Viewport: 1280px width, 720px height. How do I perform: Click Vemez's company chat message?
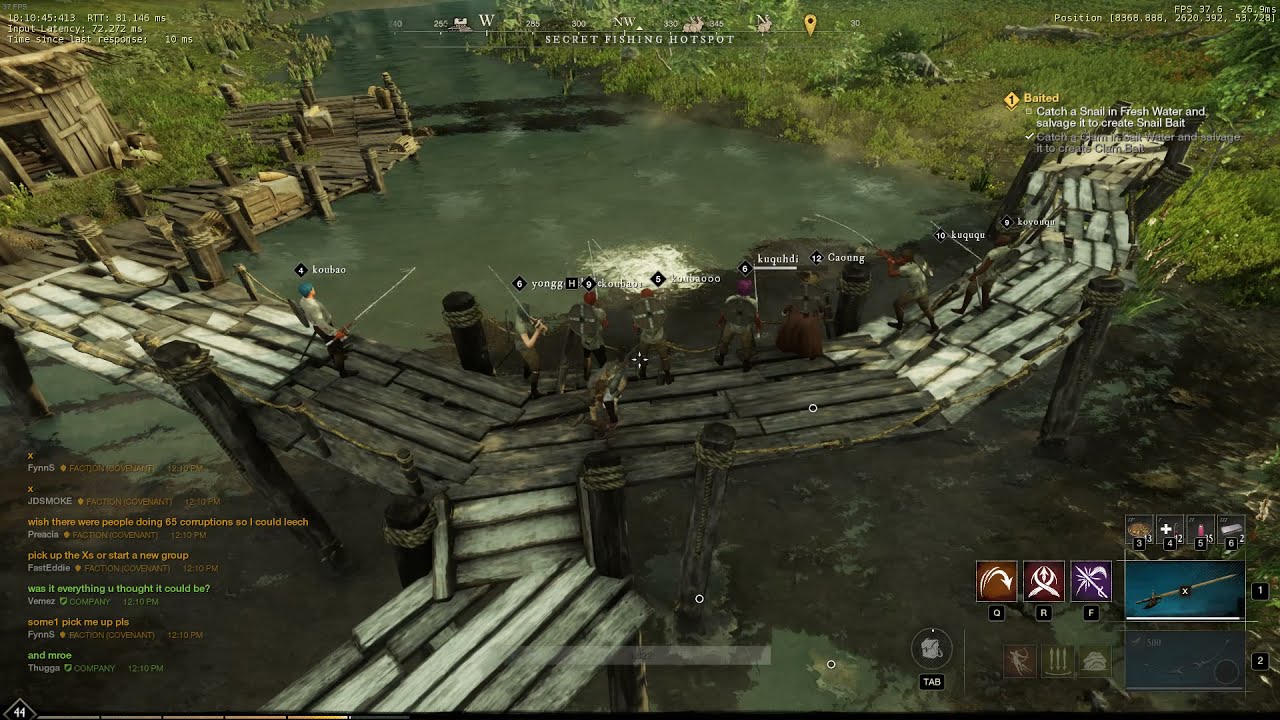click(x=118, y=589)
